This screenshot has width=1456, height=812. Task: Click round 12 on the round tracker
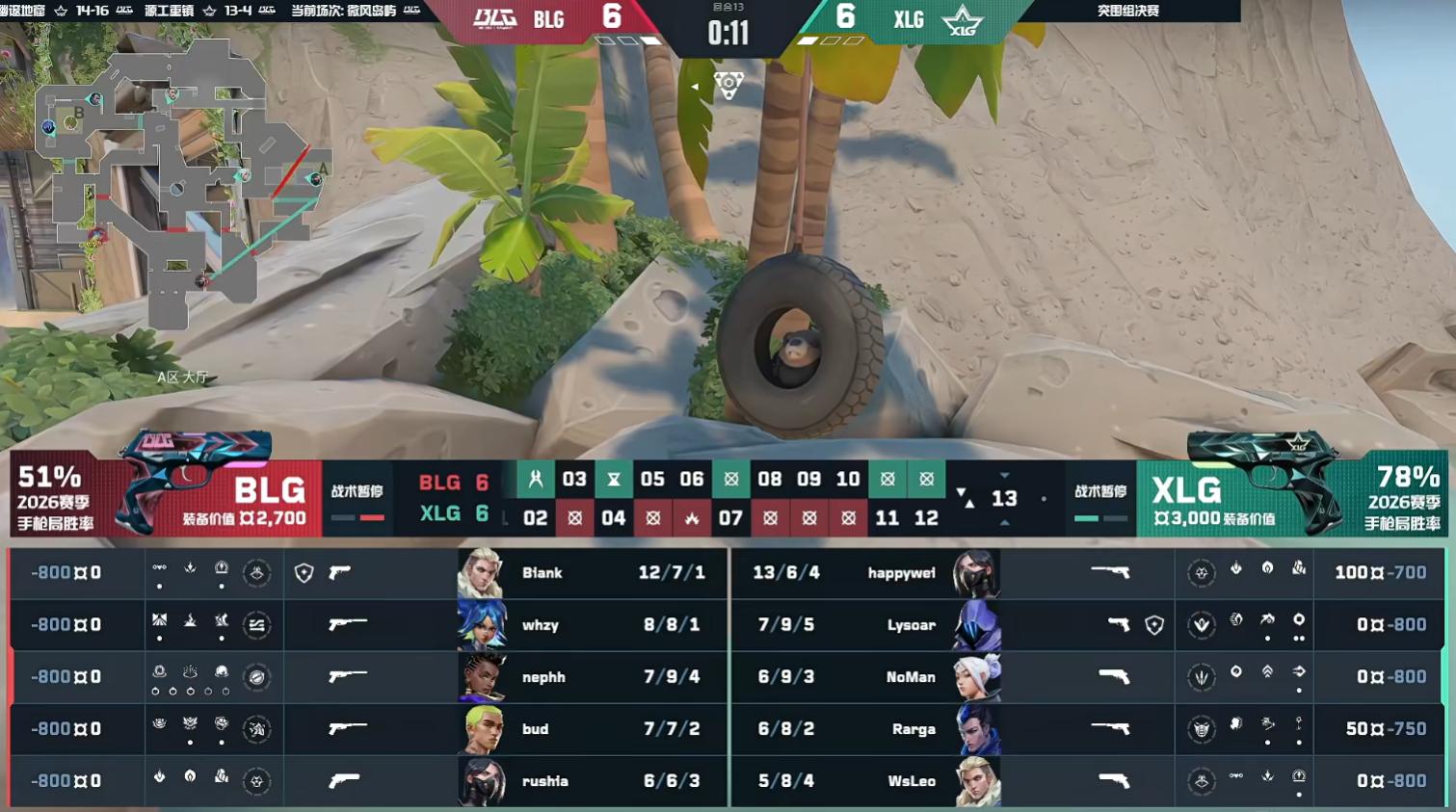click(x=926, y=518)
